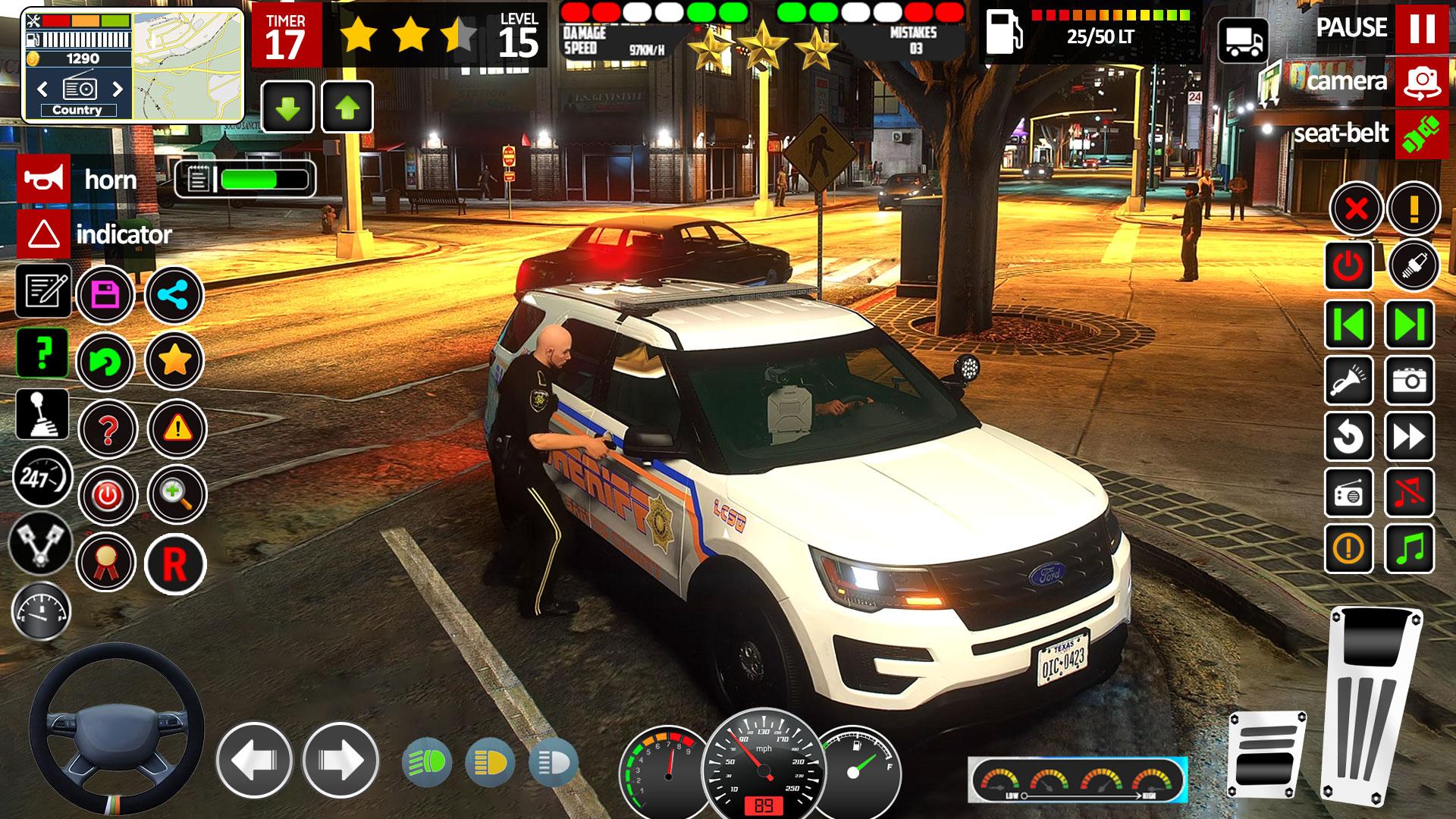Open the minimap

coord(187,64)
